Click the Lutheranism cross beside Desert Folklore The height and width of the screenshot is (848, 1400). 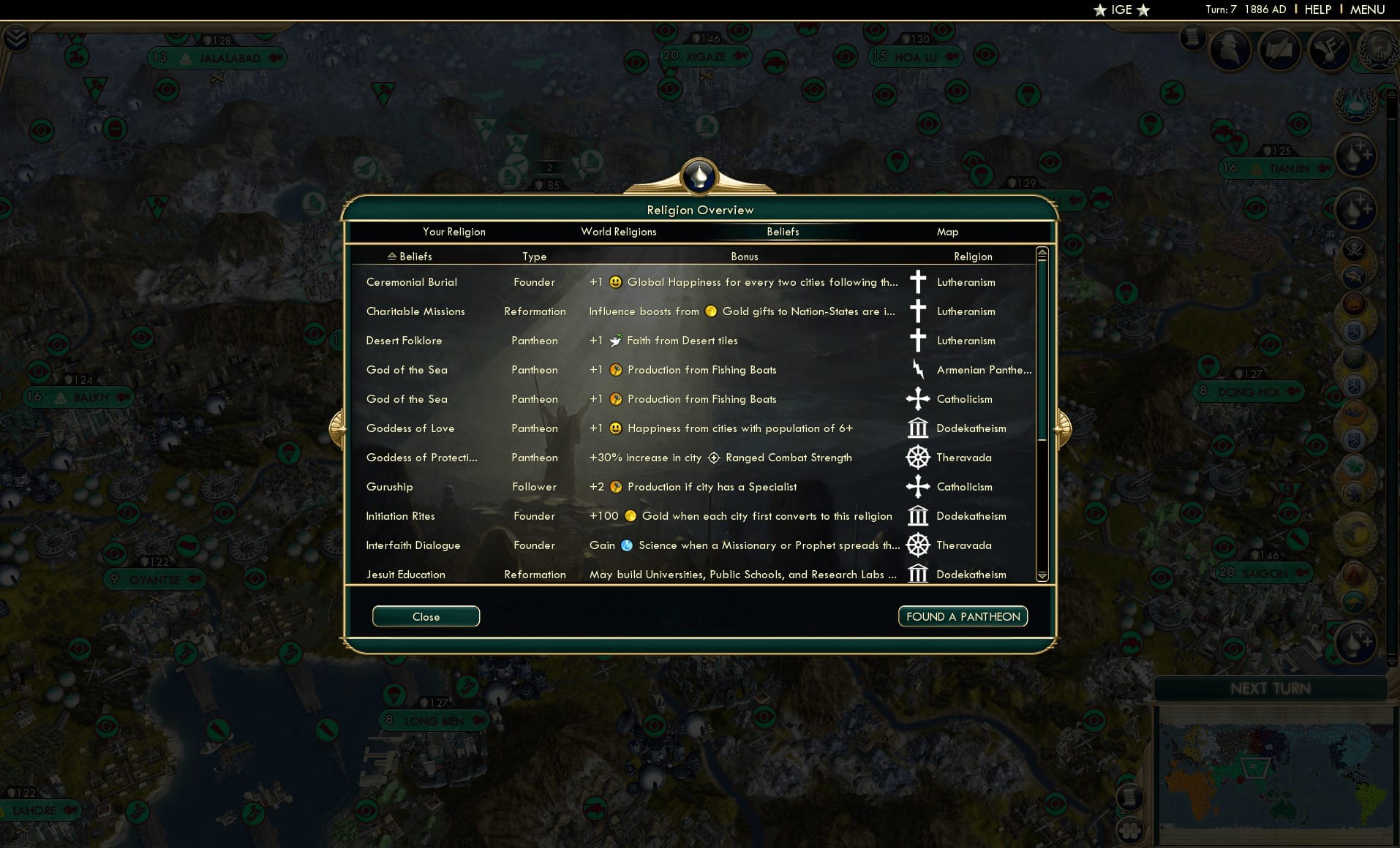pos(918,341)
